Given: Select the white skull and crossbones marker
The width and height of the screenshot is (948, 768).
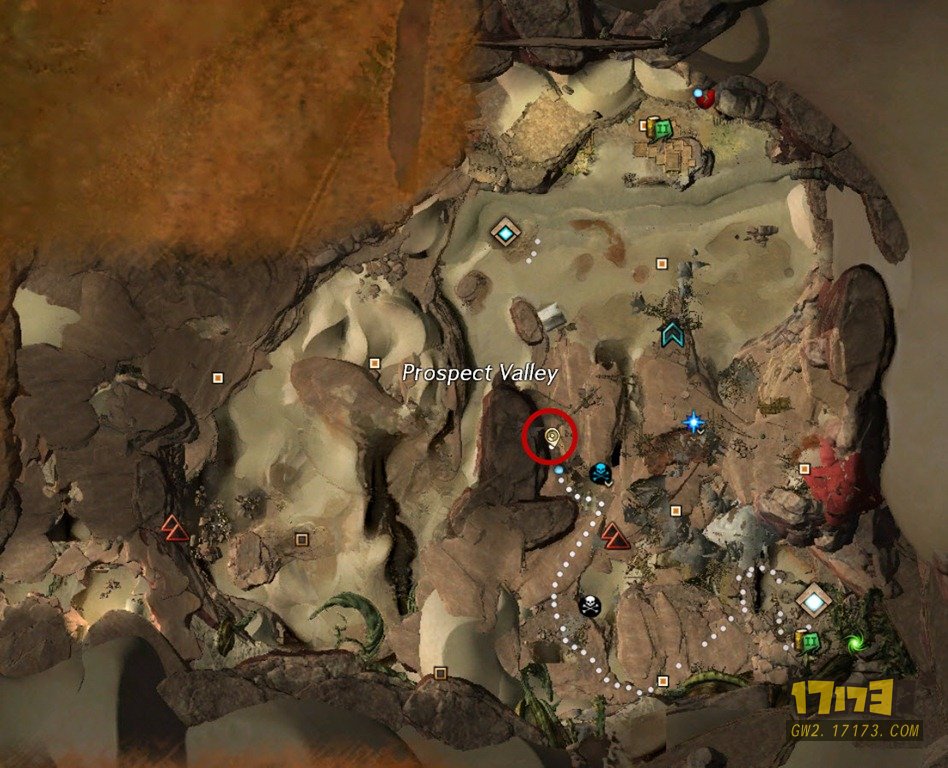Looking at the screenshot, I should [x=590, y=605].
